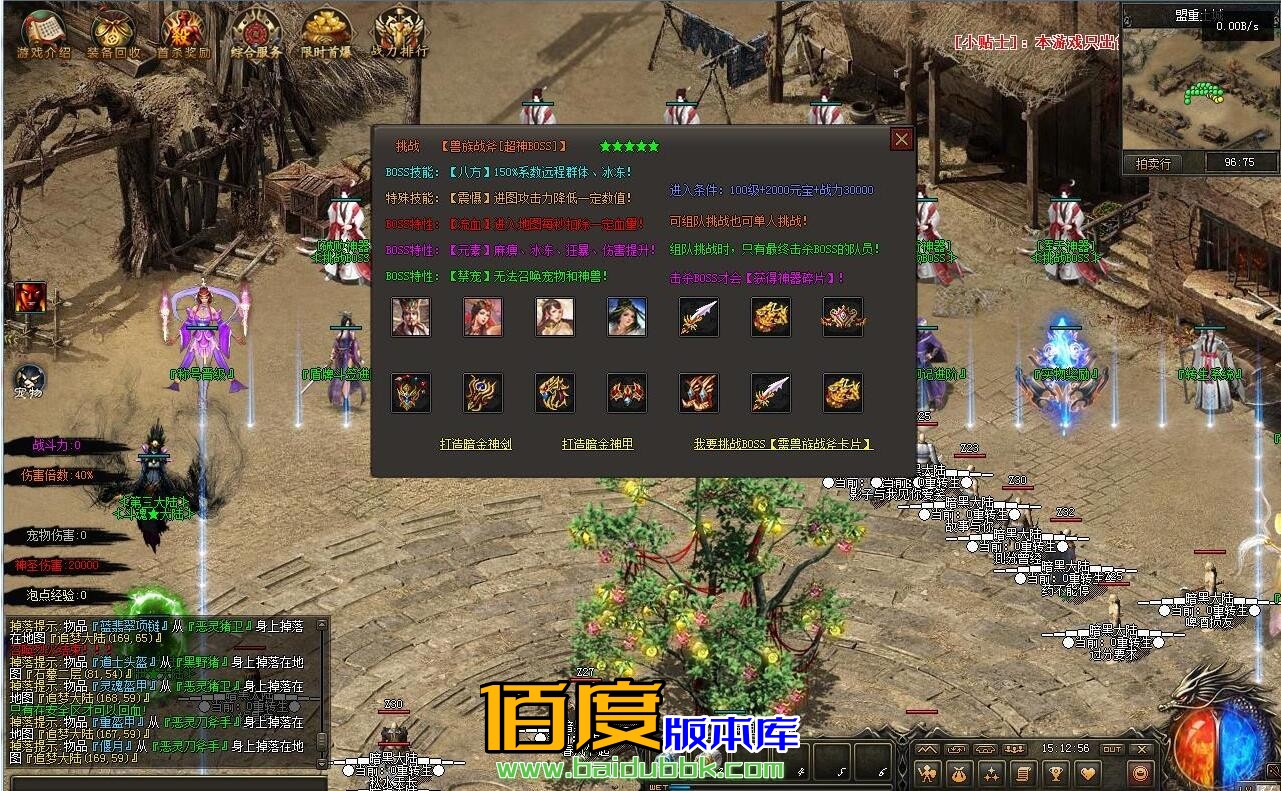Open the scroll icon in the toolbar
The image size is (1281, 791).
(x=1022, y=773)
